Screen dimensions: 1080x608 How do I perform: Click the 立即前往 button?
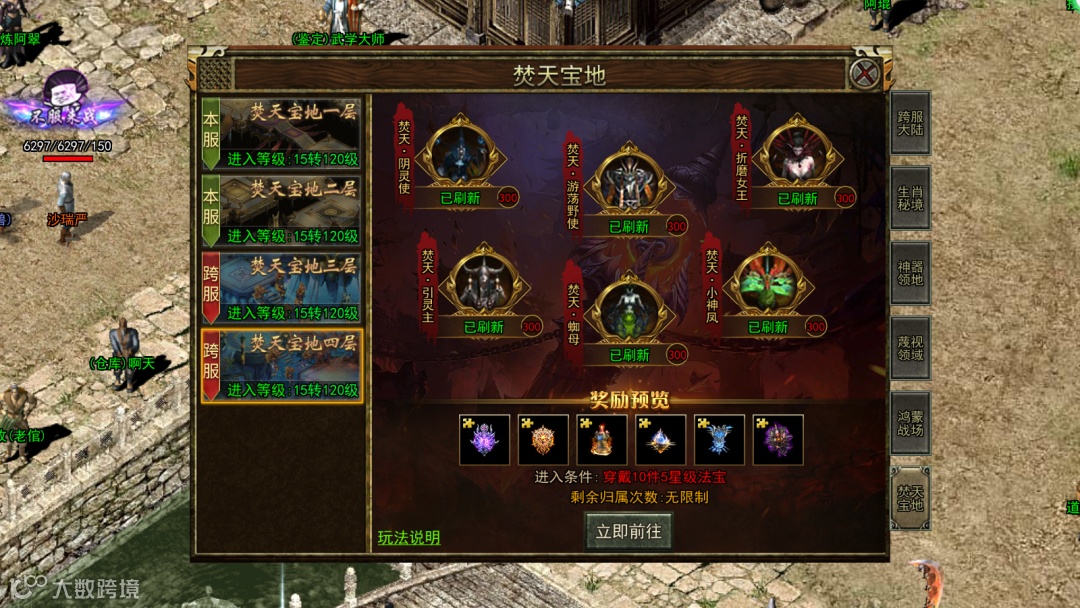[x=628, y=531]
